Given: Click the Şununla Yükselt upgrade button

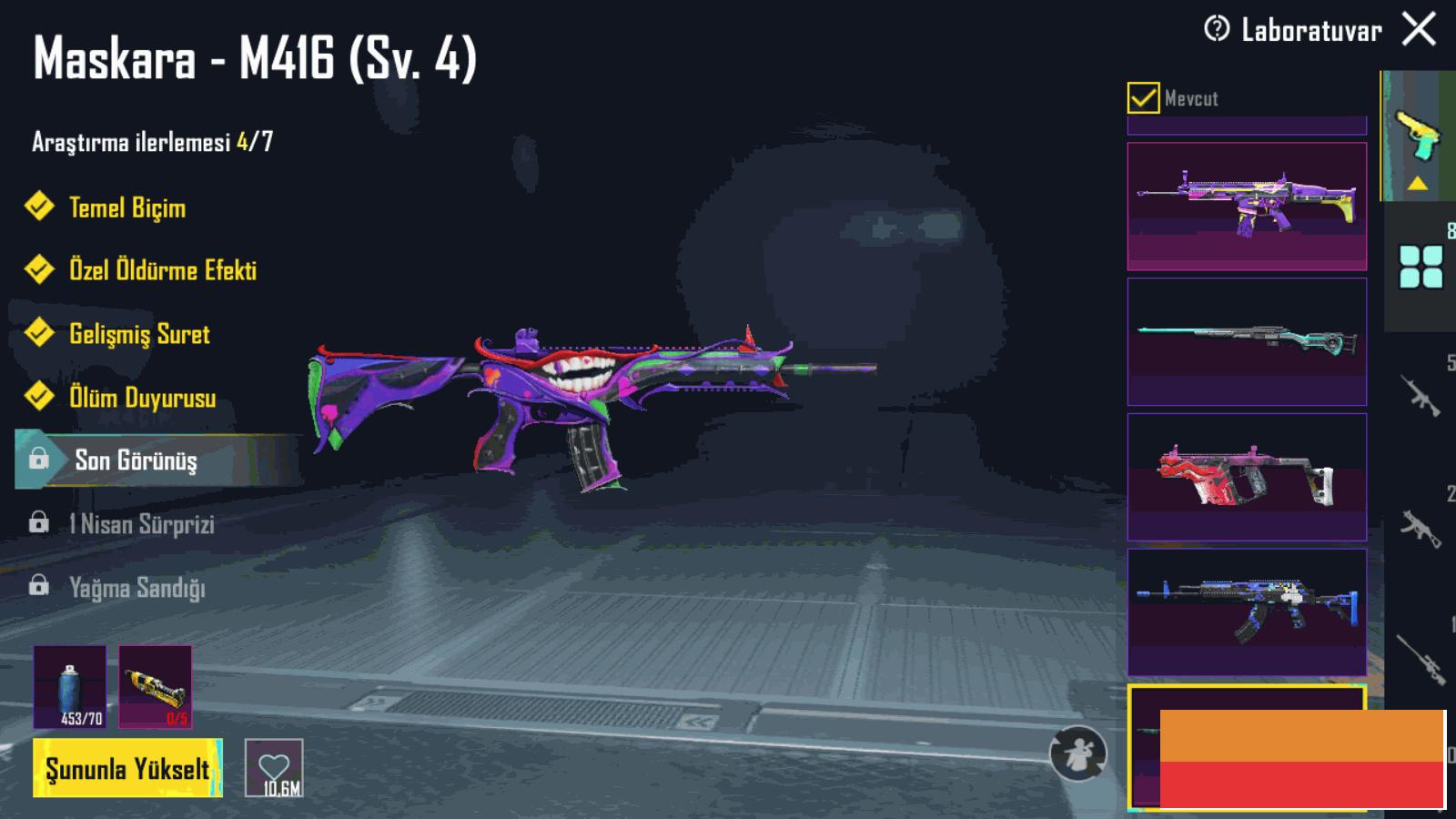Looking at the screenshot, I should [x=127, y=769].
